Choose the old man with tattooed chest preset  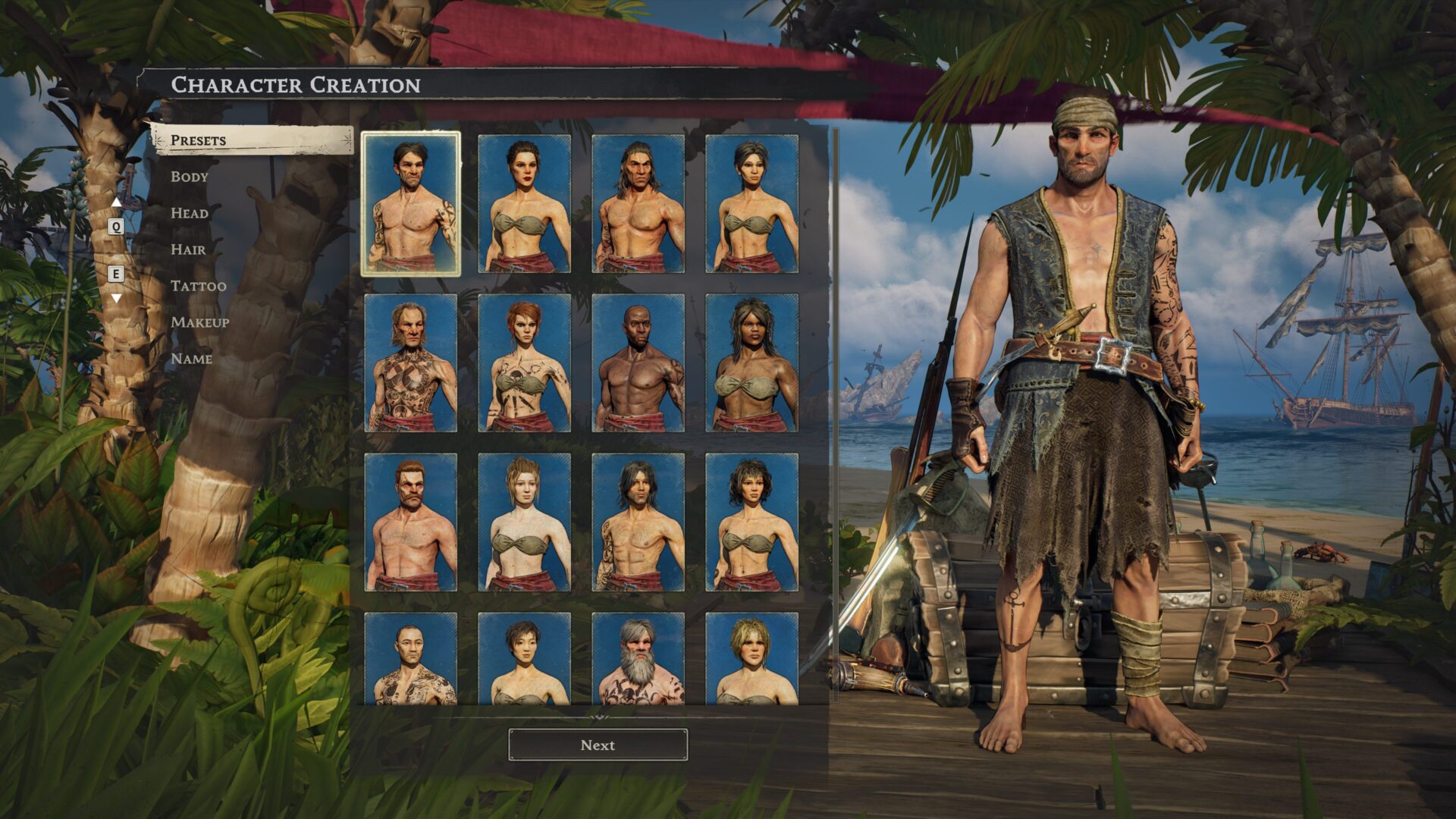(x=410, y=362)
